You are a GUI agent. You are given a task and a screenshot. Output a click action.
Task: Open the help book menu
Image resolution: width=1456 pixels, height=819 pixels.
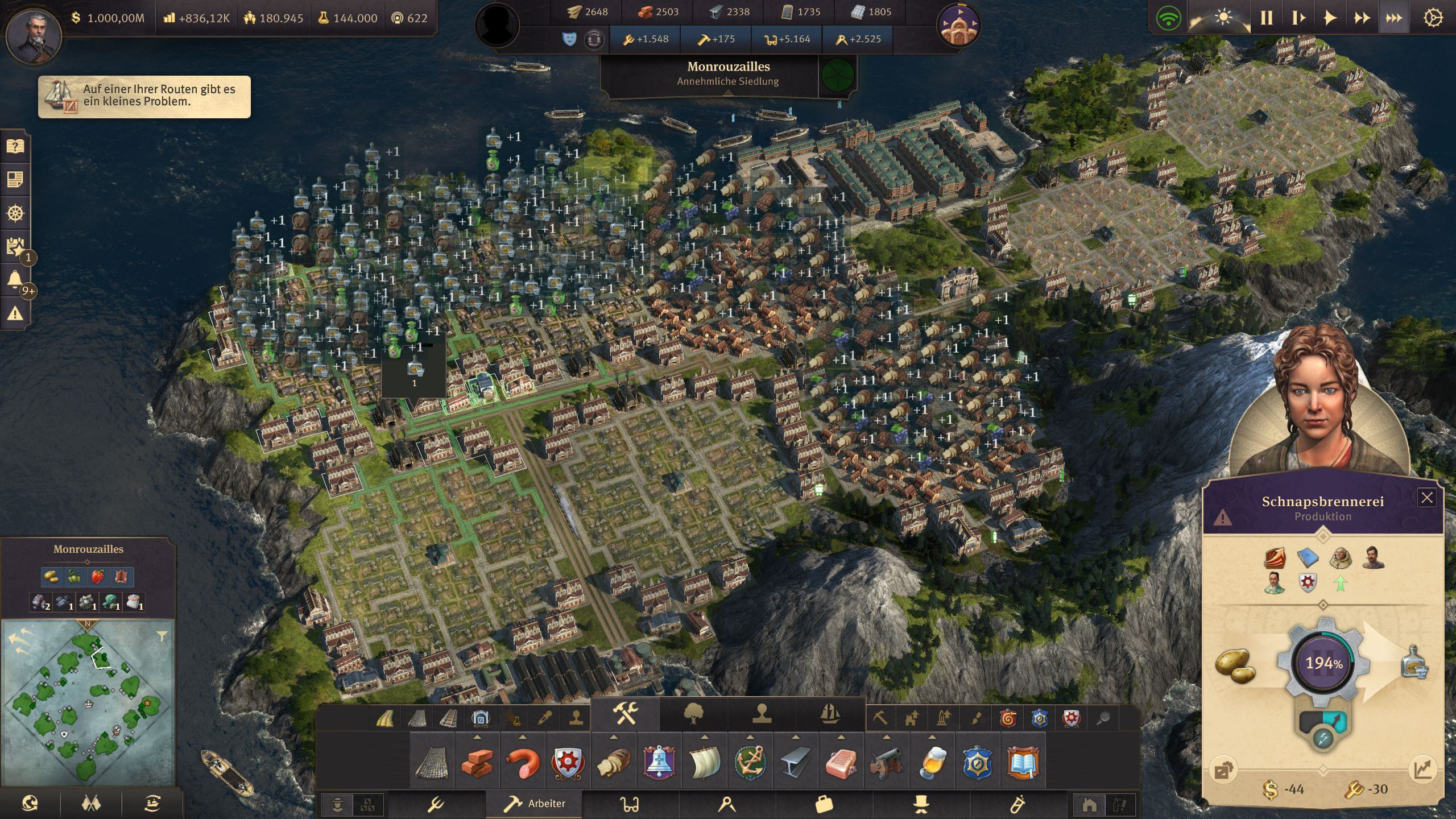15,147
